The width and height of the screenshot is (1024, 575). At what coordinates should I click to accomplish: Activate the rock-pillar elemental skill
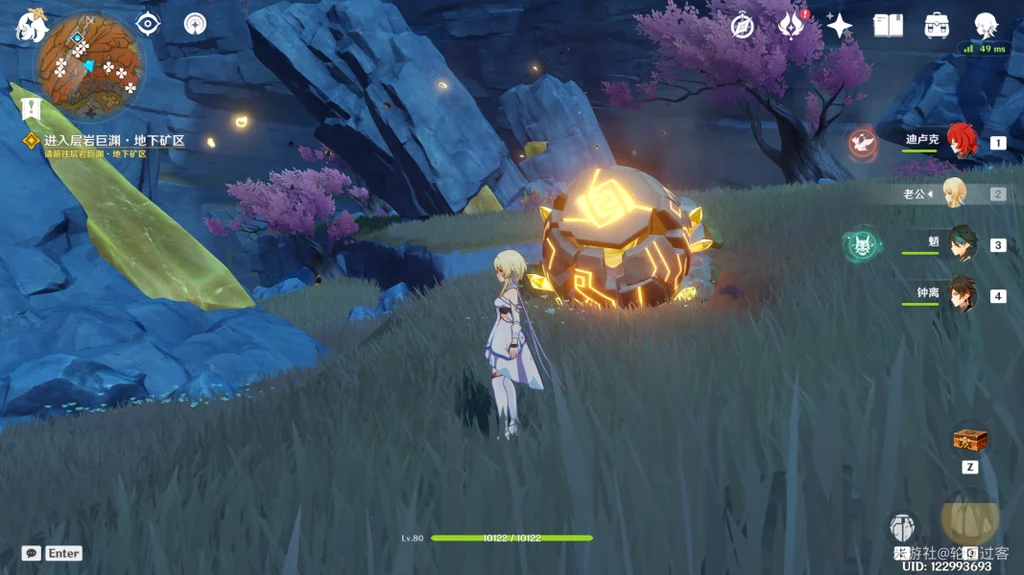pyautogui.click(x=902, y=527)
